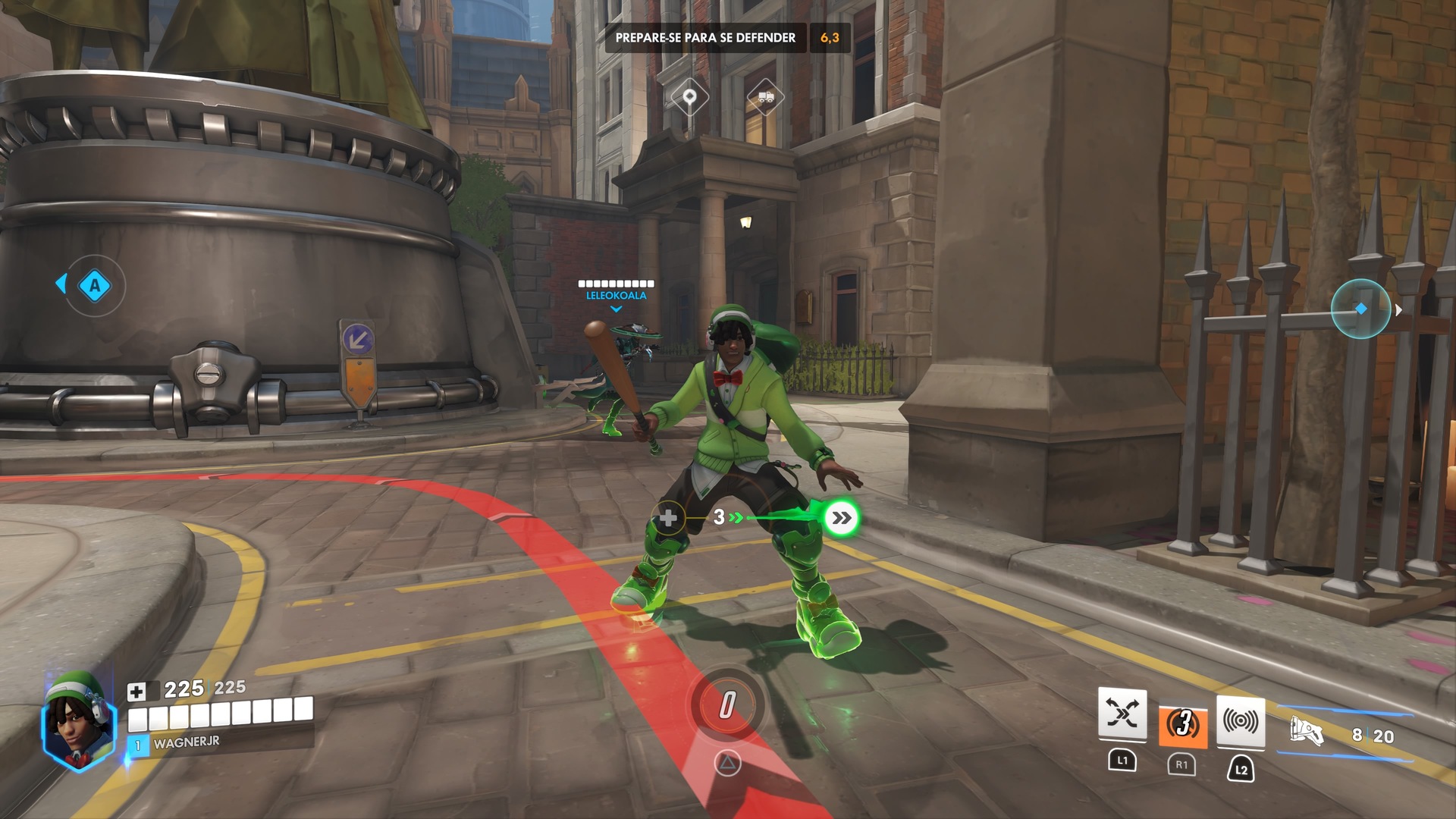Viewport: 1456px width, 819px height.
Task: Use the Soundwave ability icon
Action: click(1241, 721)
